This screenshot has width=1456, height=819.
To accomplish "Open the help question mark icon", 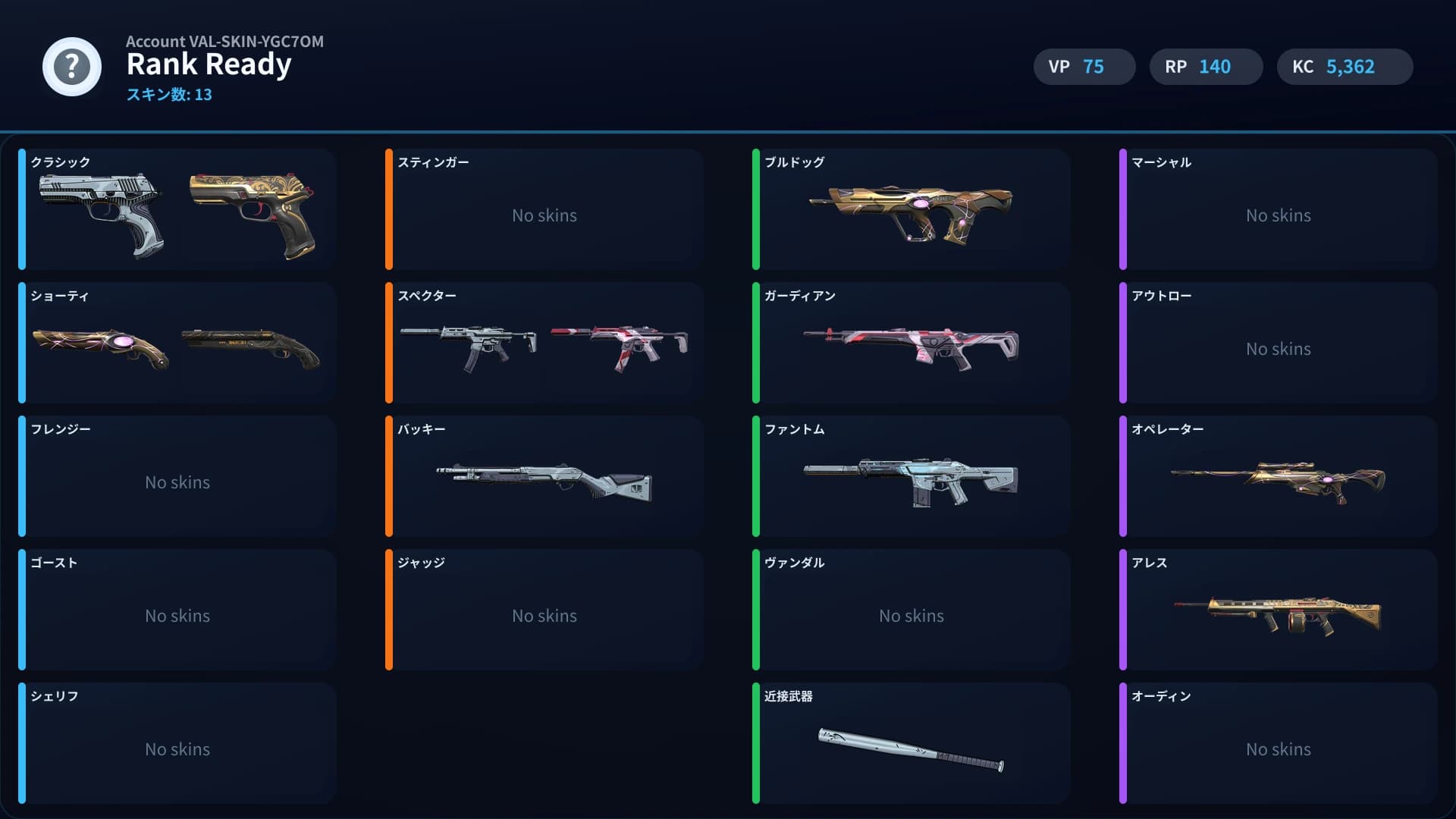I will pos(72,67).
